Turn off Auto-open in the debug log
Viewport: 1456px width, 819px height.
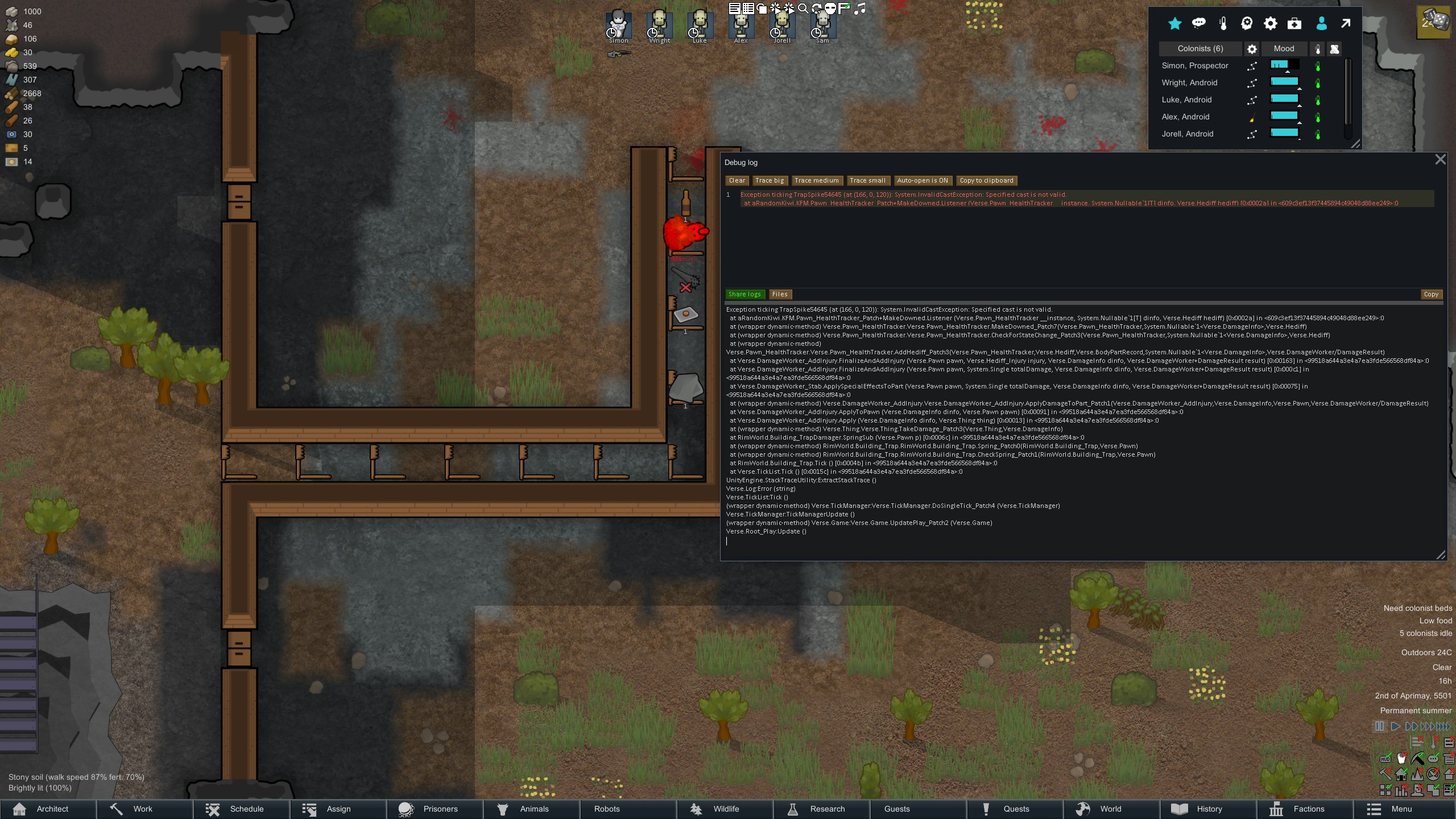(923, 180)
